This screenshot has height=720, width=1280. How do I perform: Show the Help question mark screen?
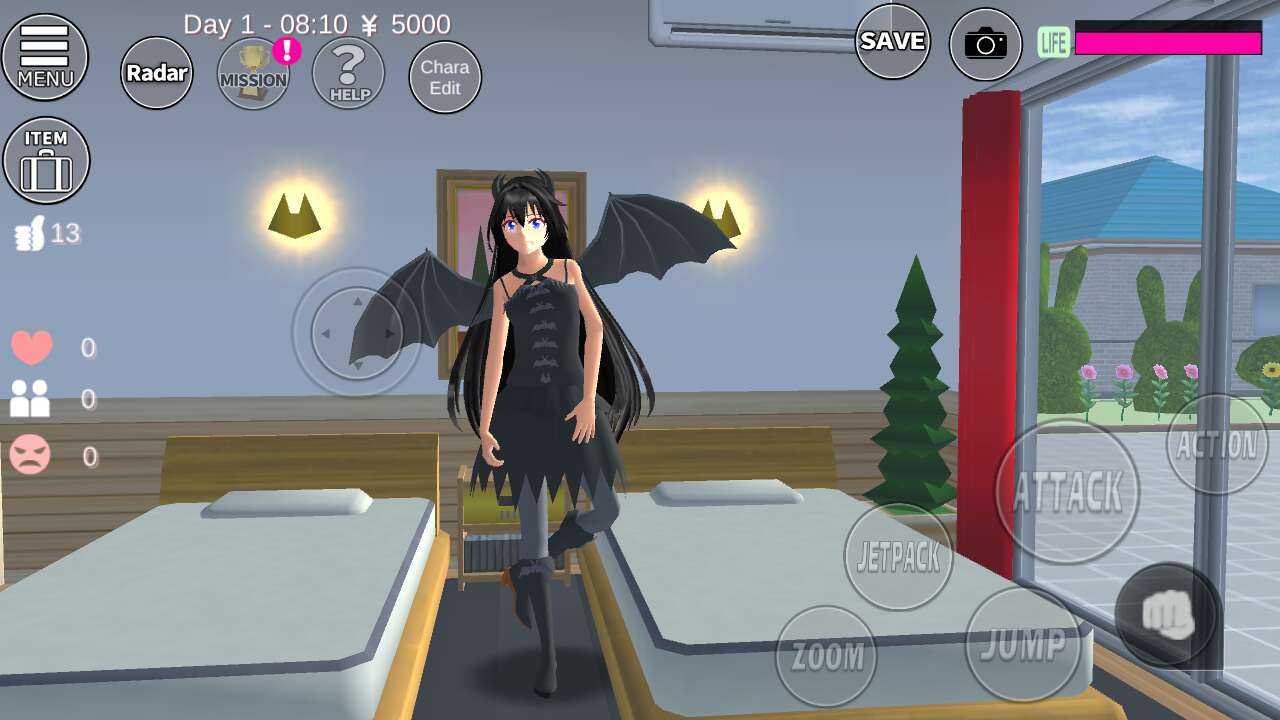click(349, 73)
